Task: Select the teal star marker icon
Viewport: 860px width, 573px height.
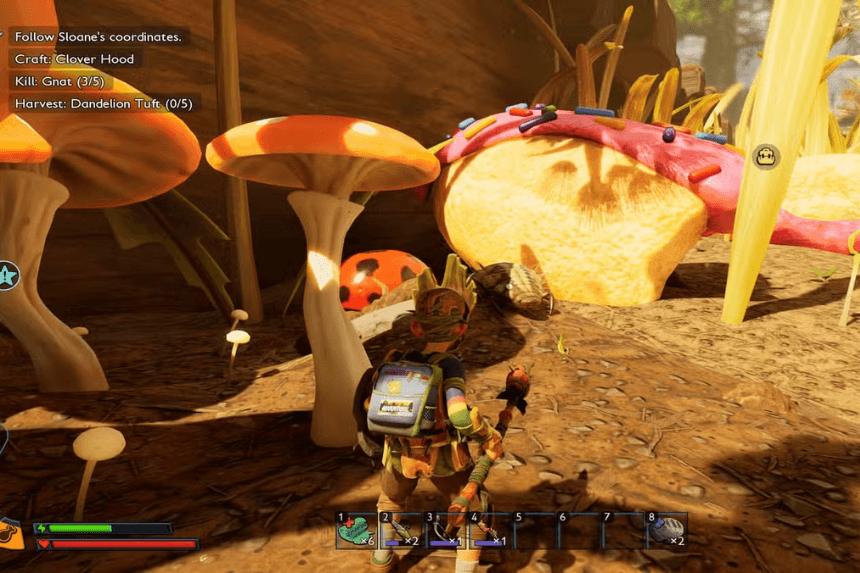Action: tap(7, 275)
